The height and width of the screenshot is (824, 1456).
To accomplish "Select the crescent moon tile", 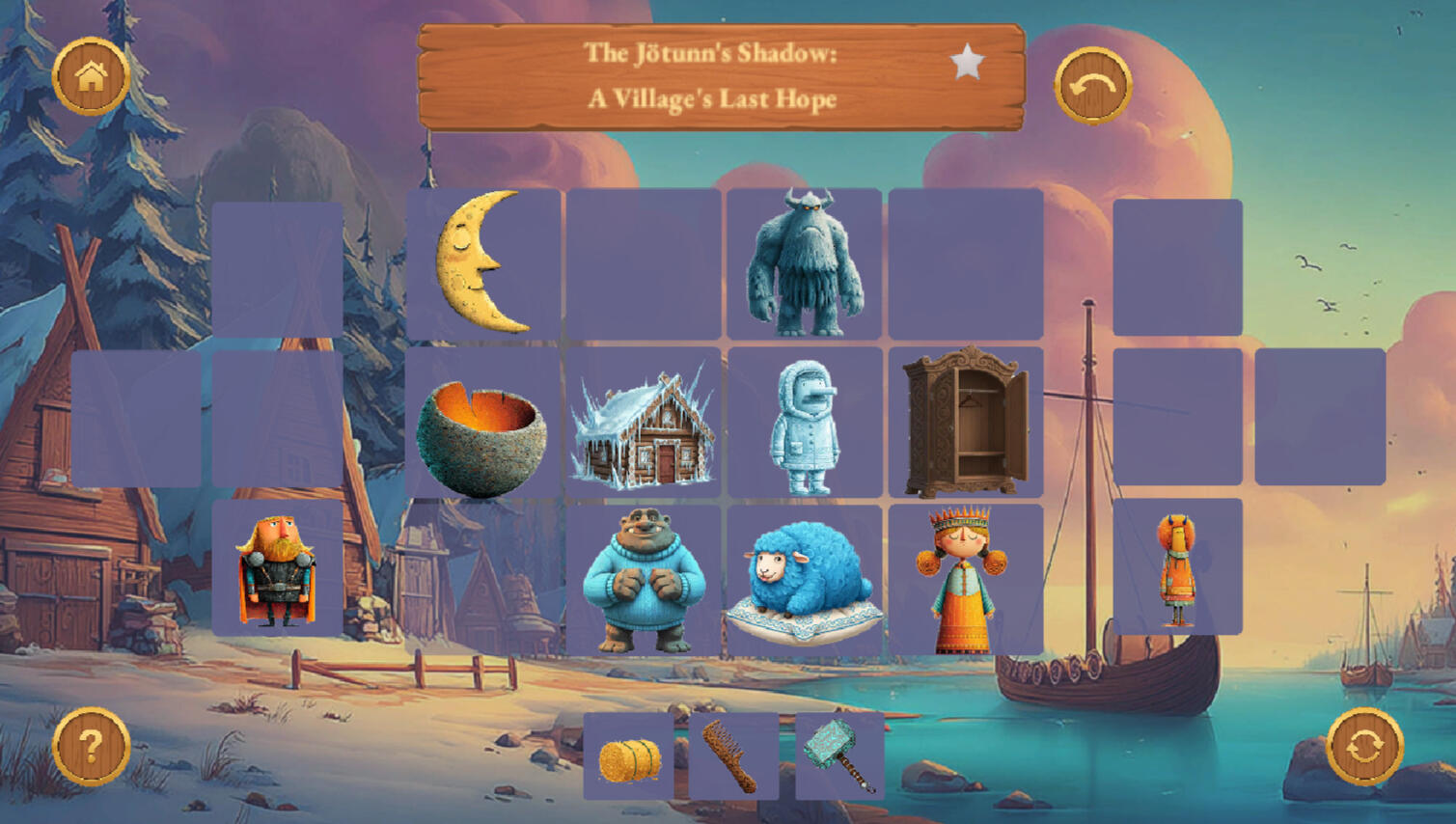I will (x=482, y=262).
